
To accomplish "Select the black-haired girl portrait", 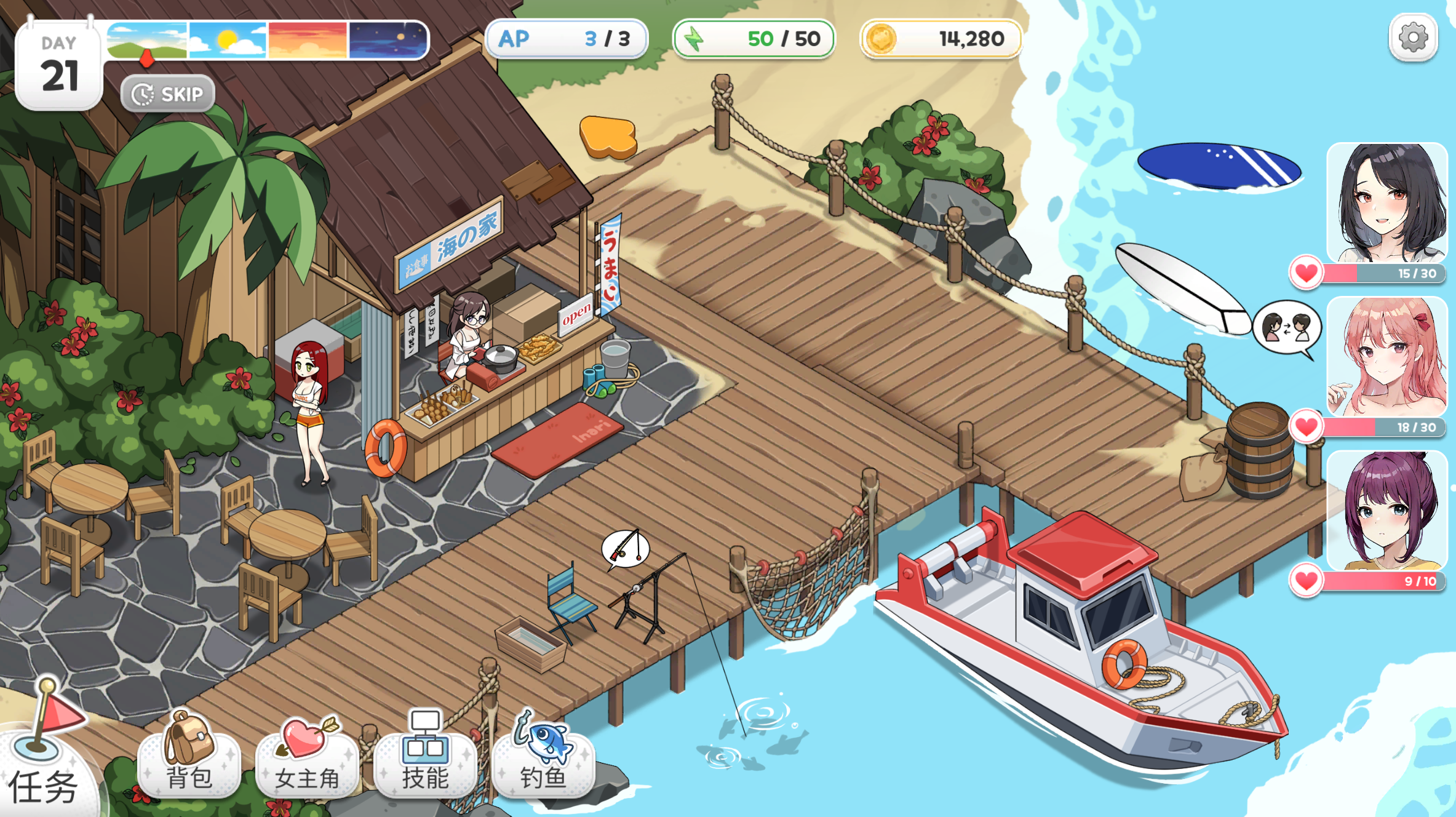I will 1386,203.
